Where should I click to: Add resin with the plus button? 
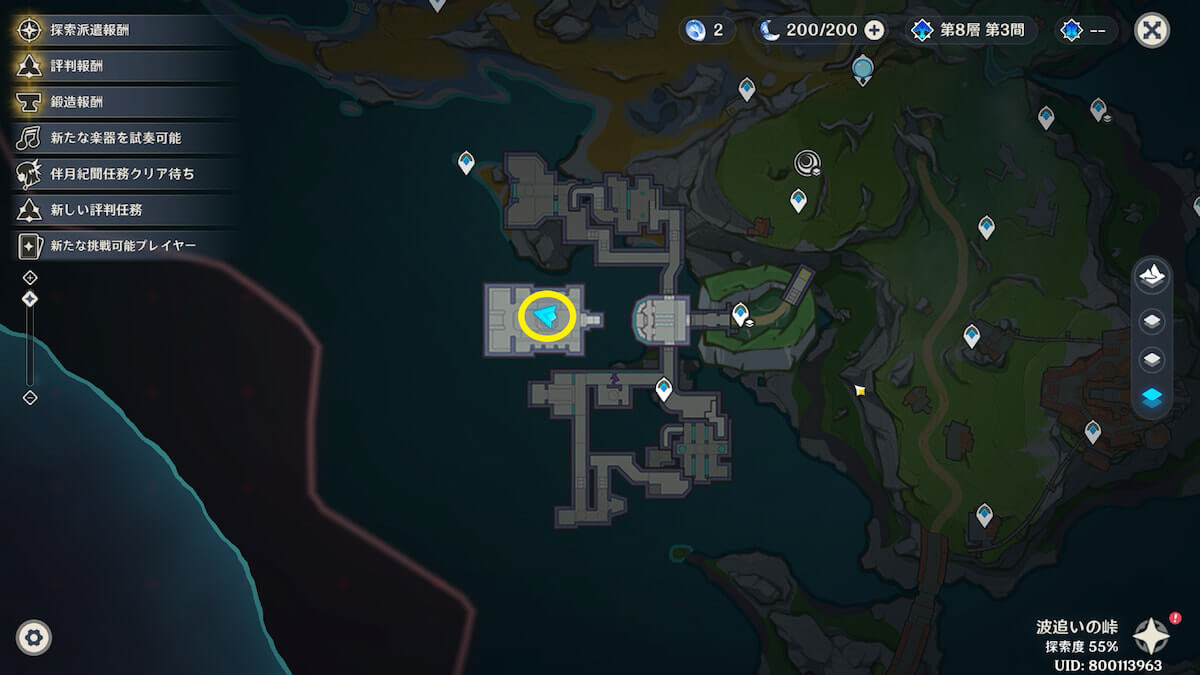[x=874, y=30]
